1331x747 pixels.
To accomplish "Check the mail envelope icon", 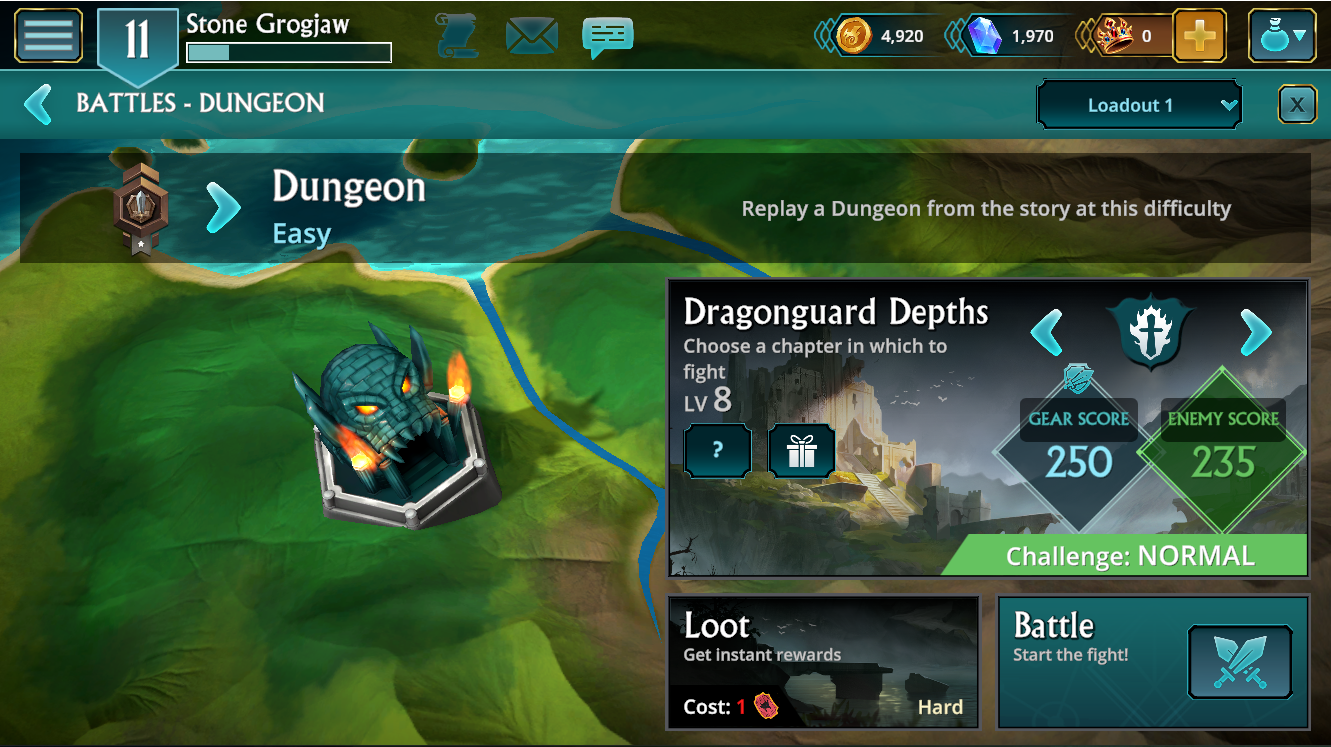I will 532,36.
